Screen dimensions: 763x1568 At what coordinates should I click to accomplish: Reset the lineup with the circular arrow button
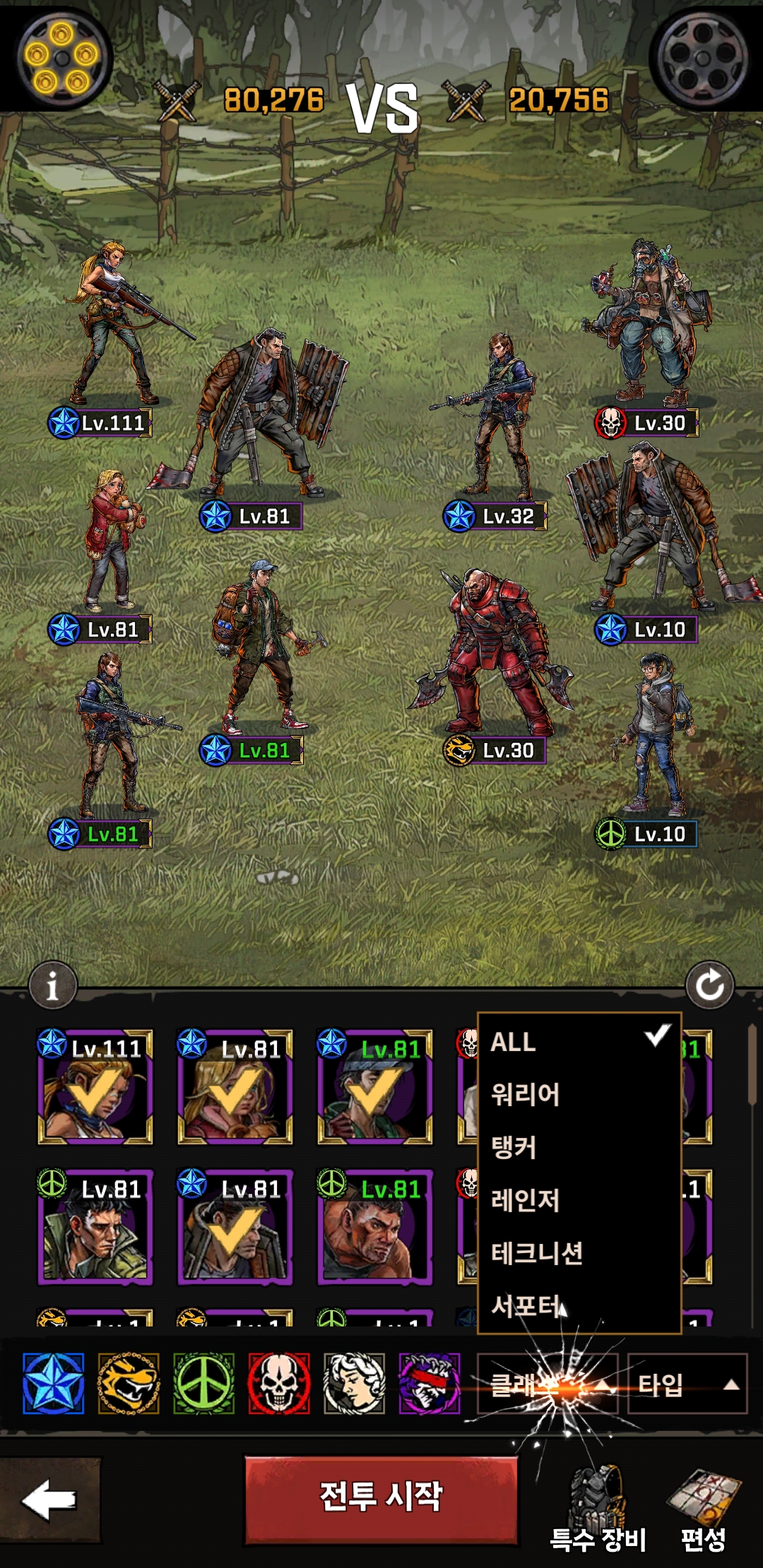coord(709,985)
